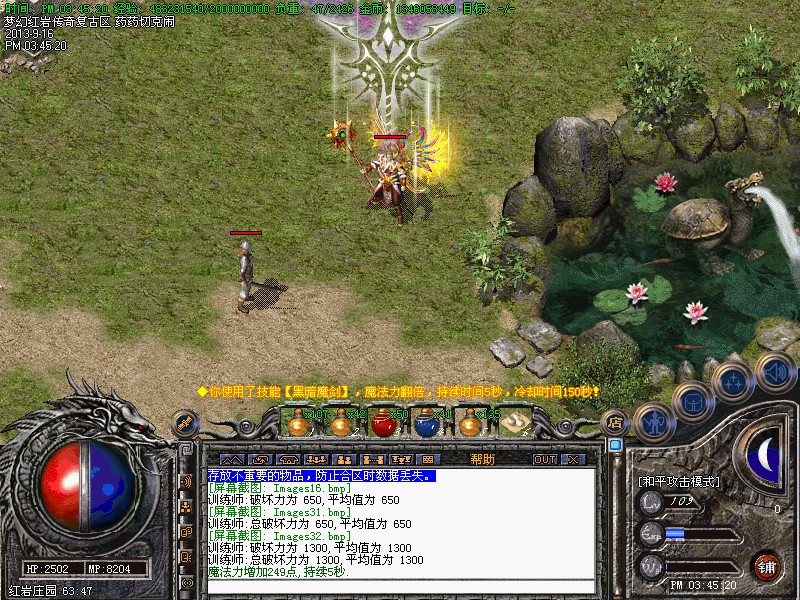Screen dimensions: 800x600
Task: Toggle the 和平攻击模式 attack mode label
Action: 678,481
